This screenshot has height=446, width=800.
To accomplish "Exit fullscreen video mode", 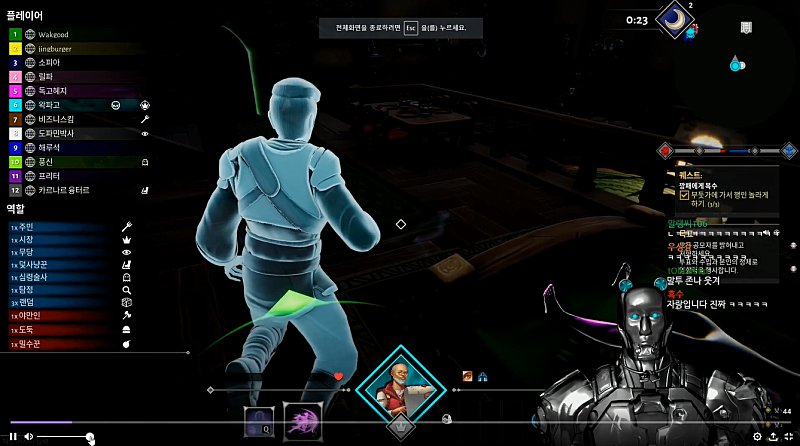I will point(789,436).
